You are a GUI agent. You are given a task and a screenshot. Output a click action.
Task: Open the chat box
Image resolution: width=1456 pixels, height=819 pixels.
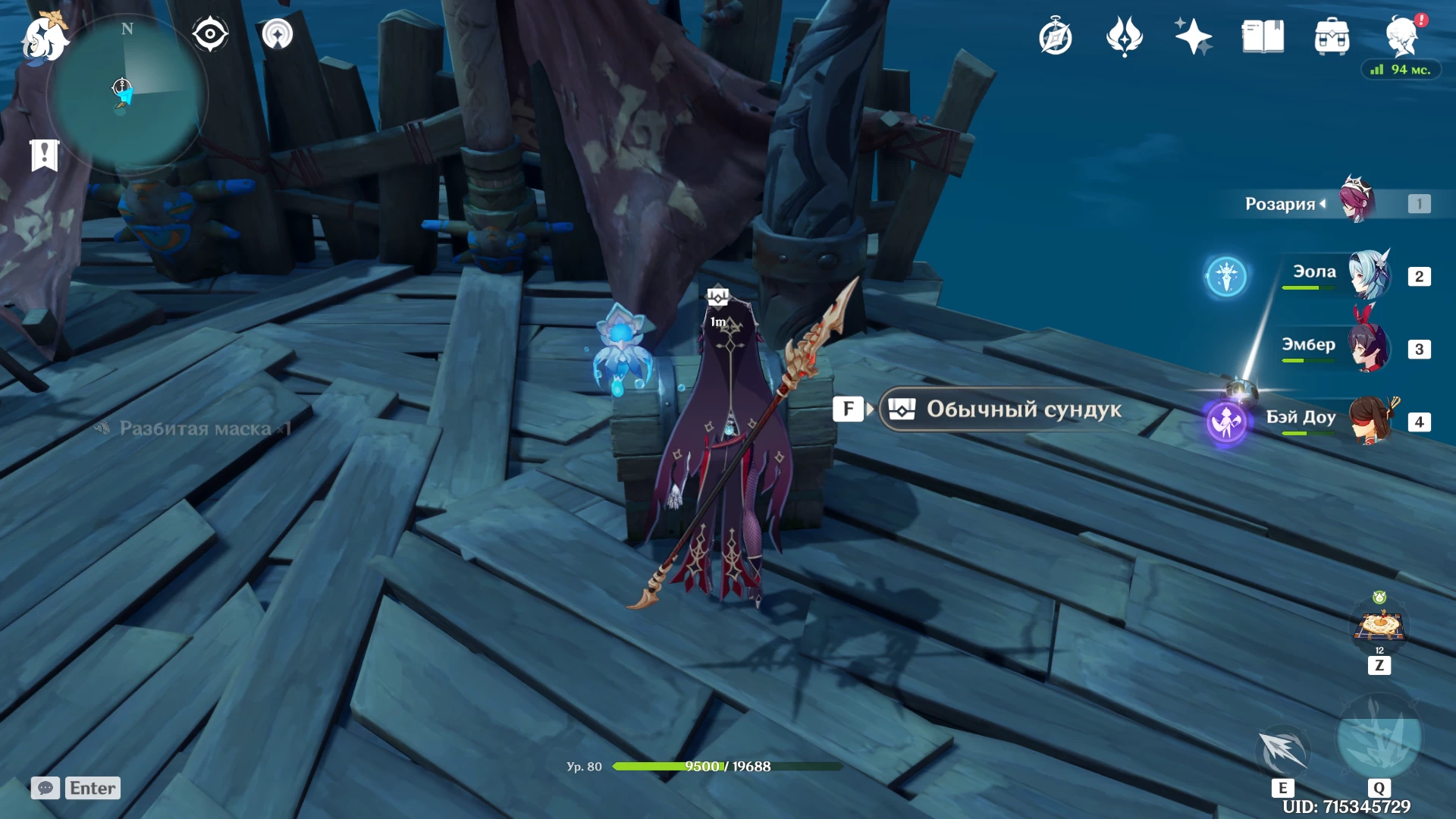pyautogui.click(x=75, y=788)
